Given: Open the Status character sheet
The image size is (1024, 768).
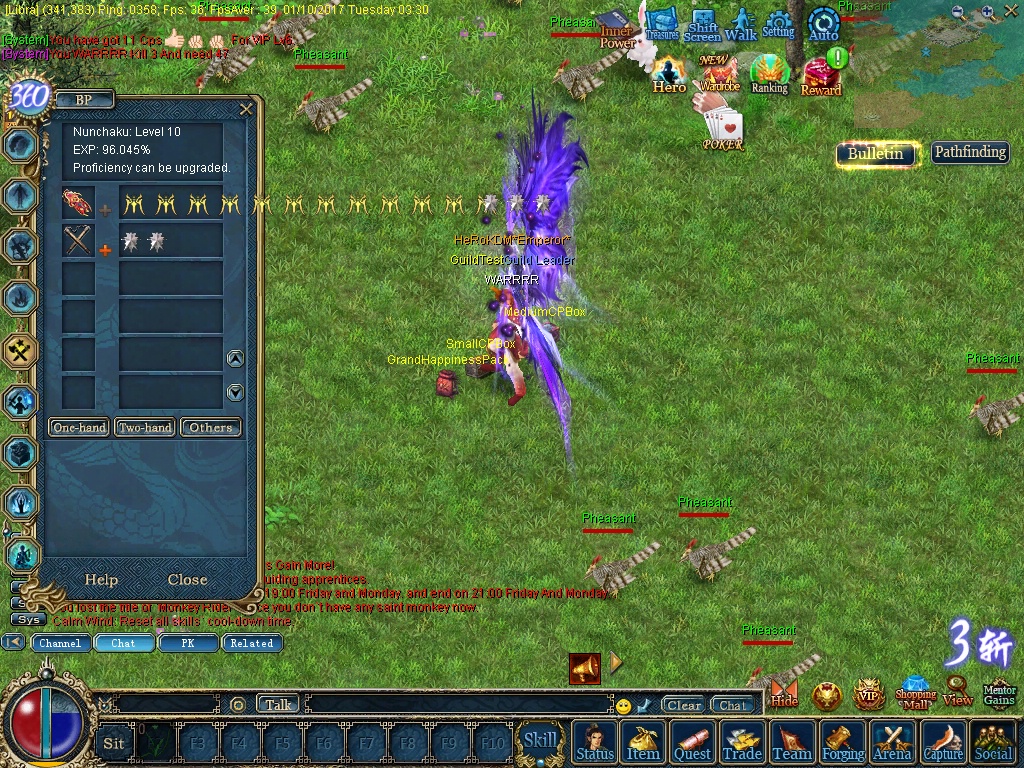Looking at the screenshot, I should [595, 742].
